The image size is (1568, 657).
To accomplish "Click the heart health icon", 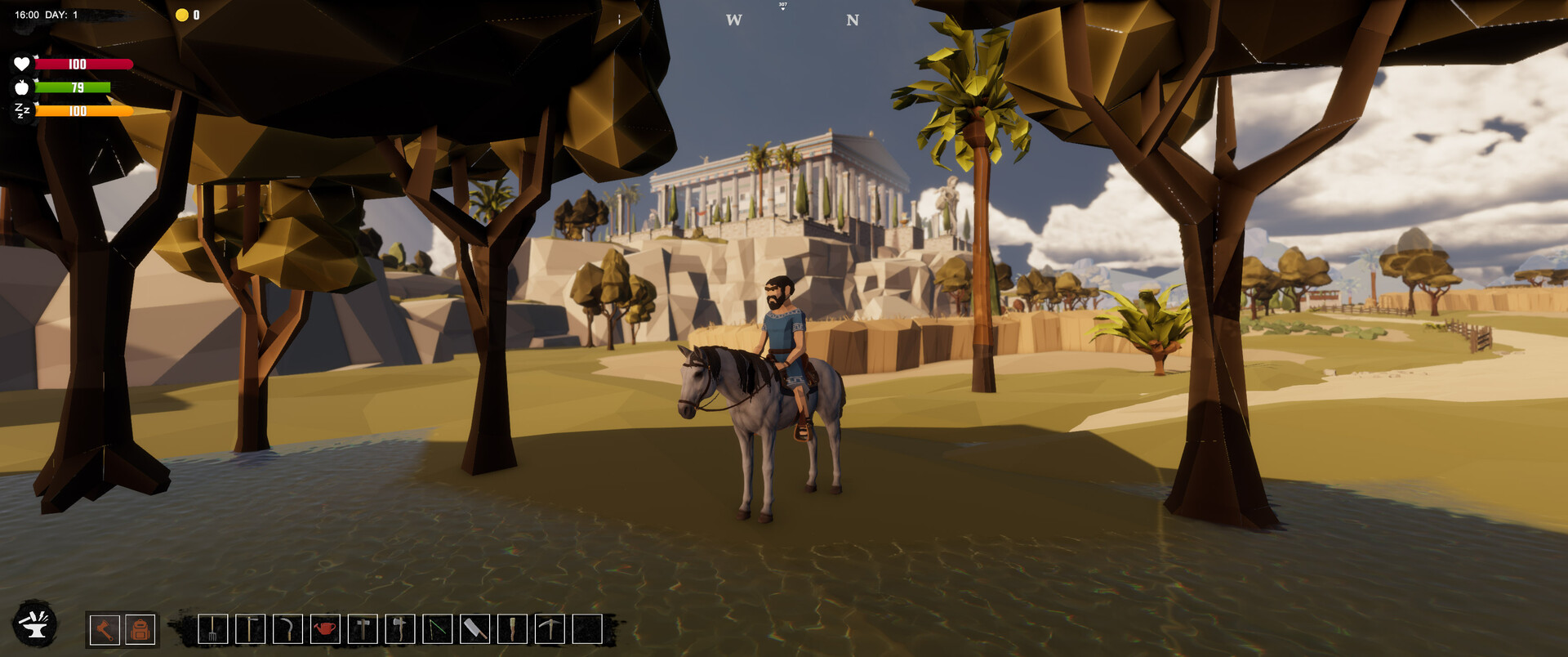I will pos(22,63).
